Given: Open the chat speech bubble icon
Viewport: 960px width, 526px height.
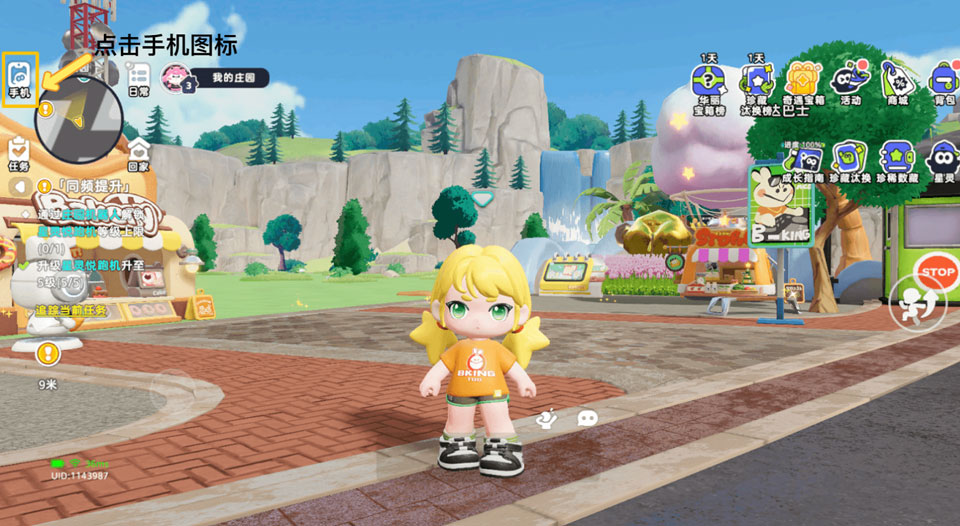Looking at the screenshot, I should pos(588,418).
